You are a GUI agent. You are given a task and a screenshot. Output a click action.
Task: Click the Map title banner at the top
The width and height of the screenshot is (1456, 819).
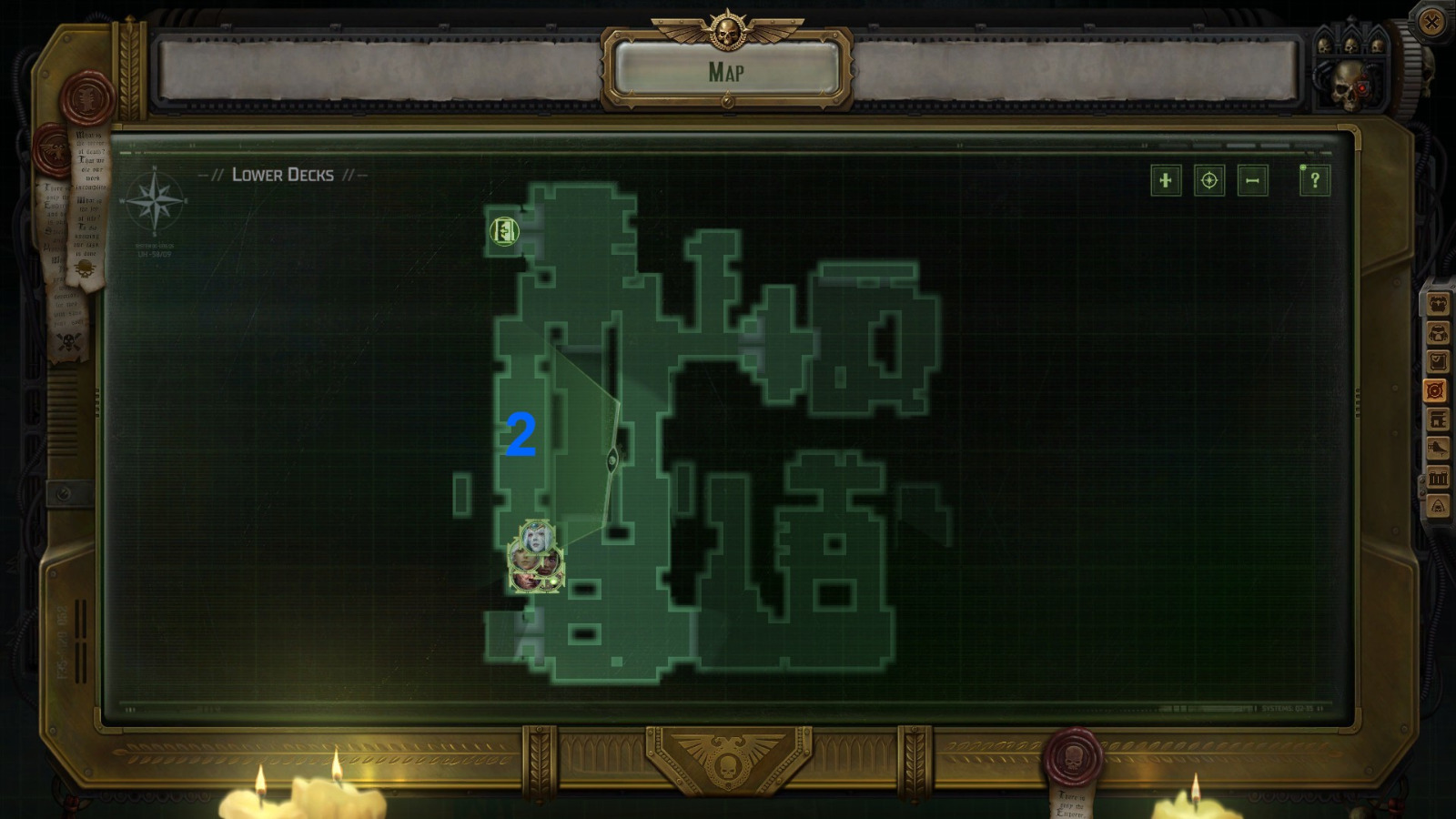pos(728,69)
